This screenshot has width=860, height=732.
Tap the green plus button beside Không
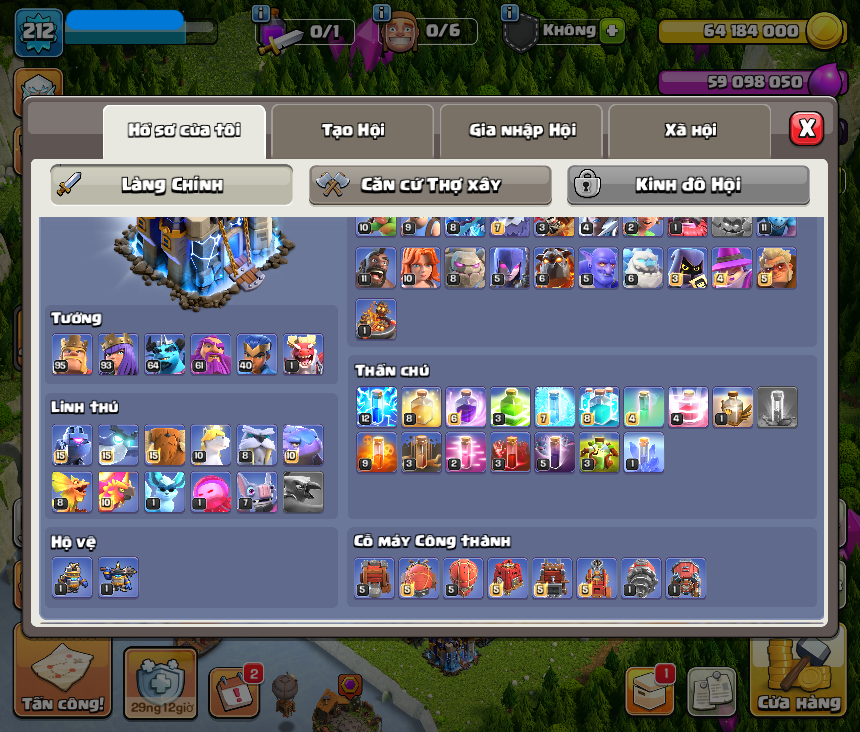612,31
